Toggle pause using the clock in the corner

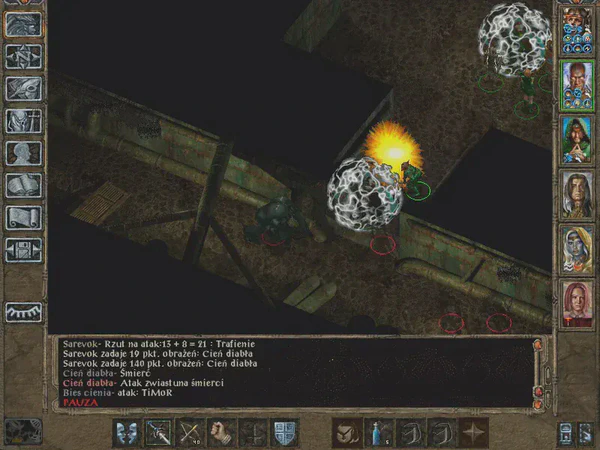[22, 431]
